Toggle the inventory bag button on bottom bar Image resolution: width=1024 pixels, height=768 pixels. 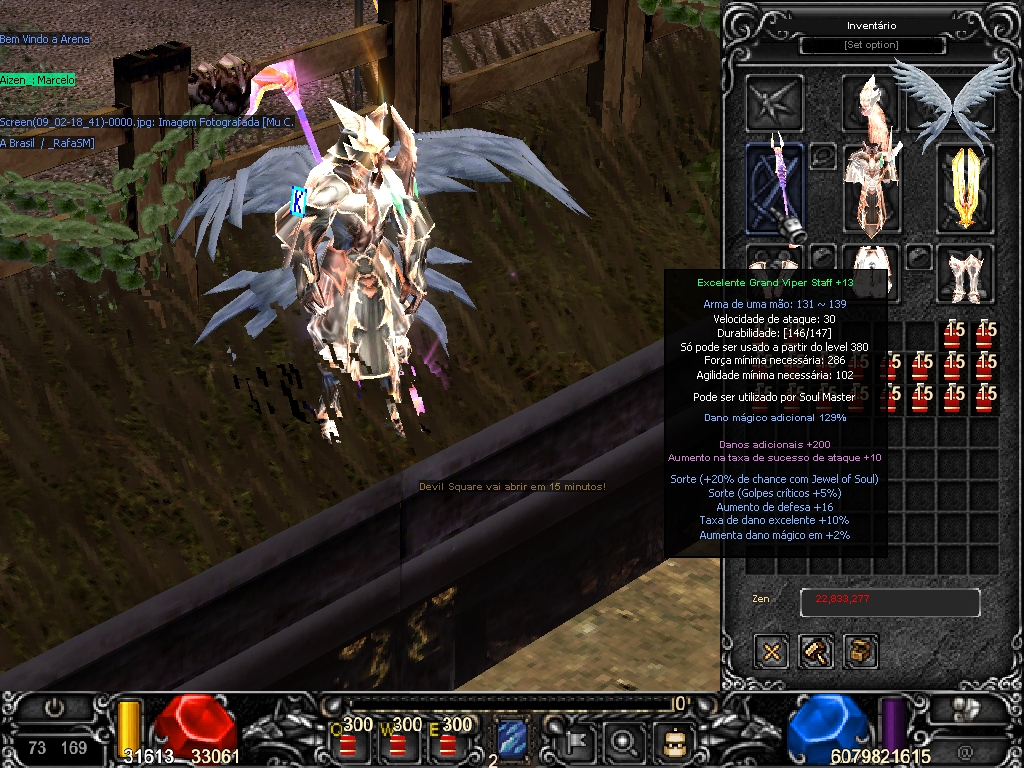tap(673, 741)
